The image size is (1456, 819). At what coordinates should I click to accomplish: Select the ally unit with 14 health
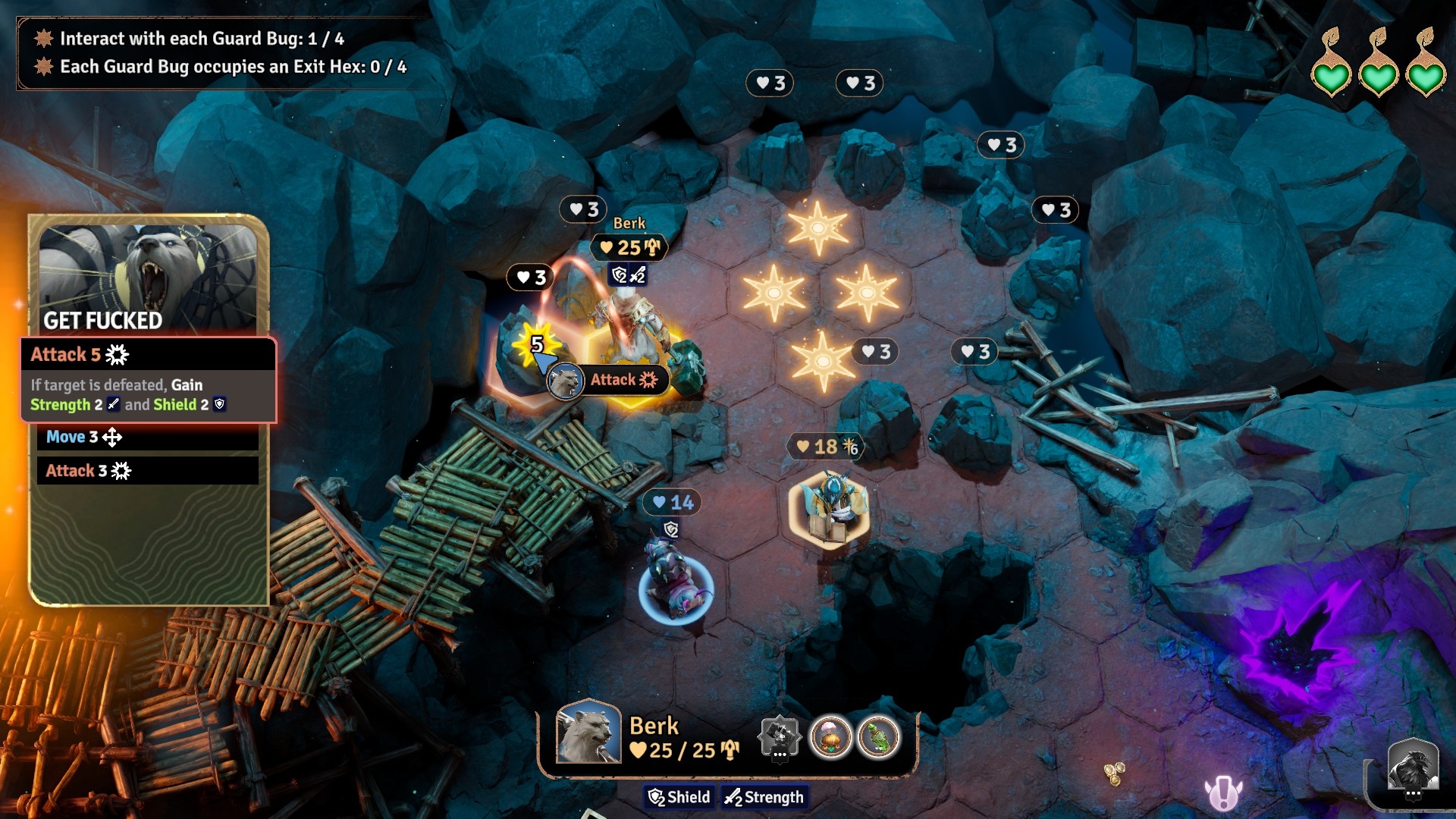tap(676, 584)
